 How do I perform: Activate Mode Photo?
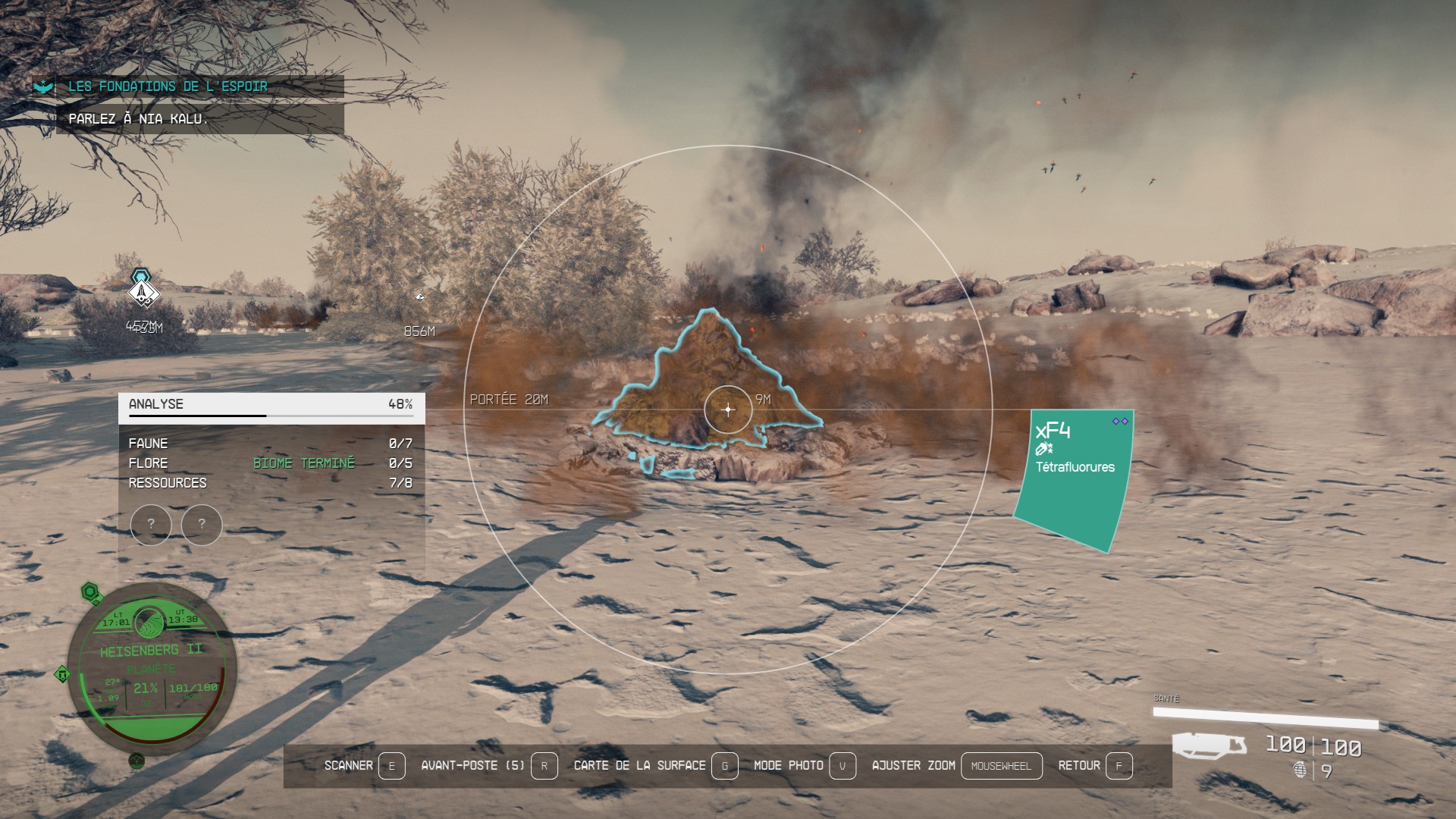(804, 766)
